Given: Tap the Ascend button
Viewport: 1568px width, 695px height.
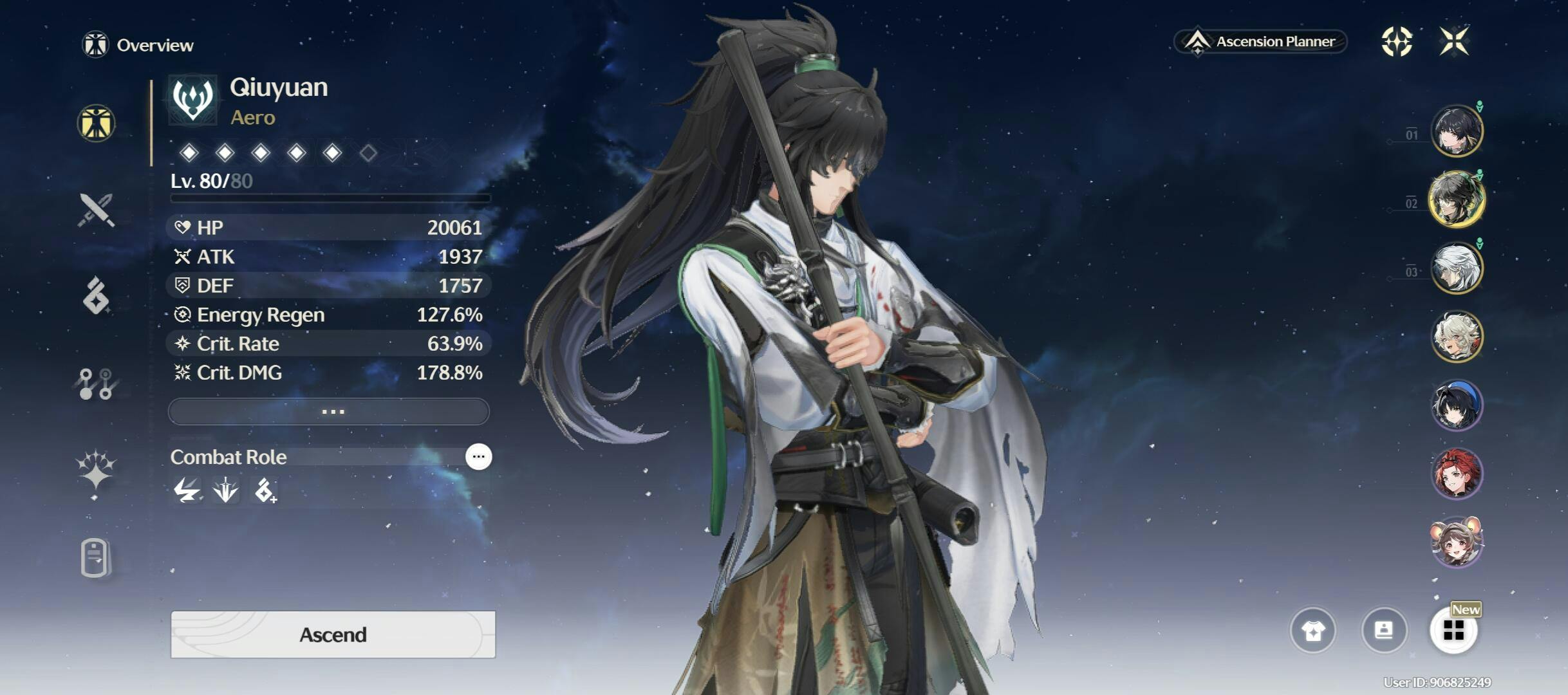Looking at the screenshot, I should point(333,635).
